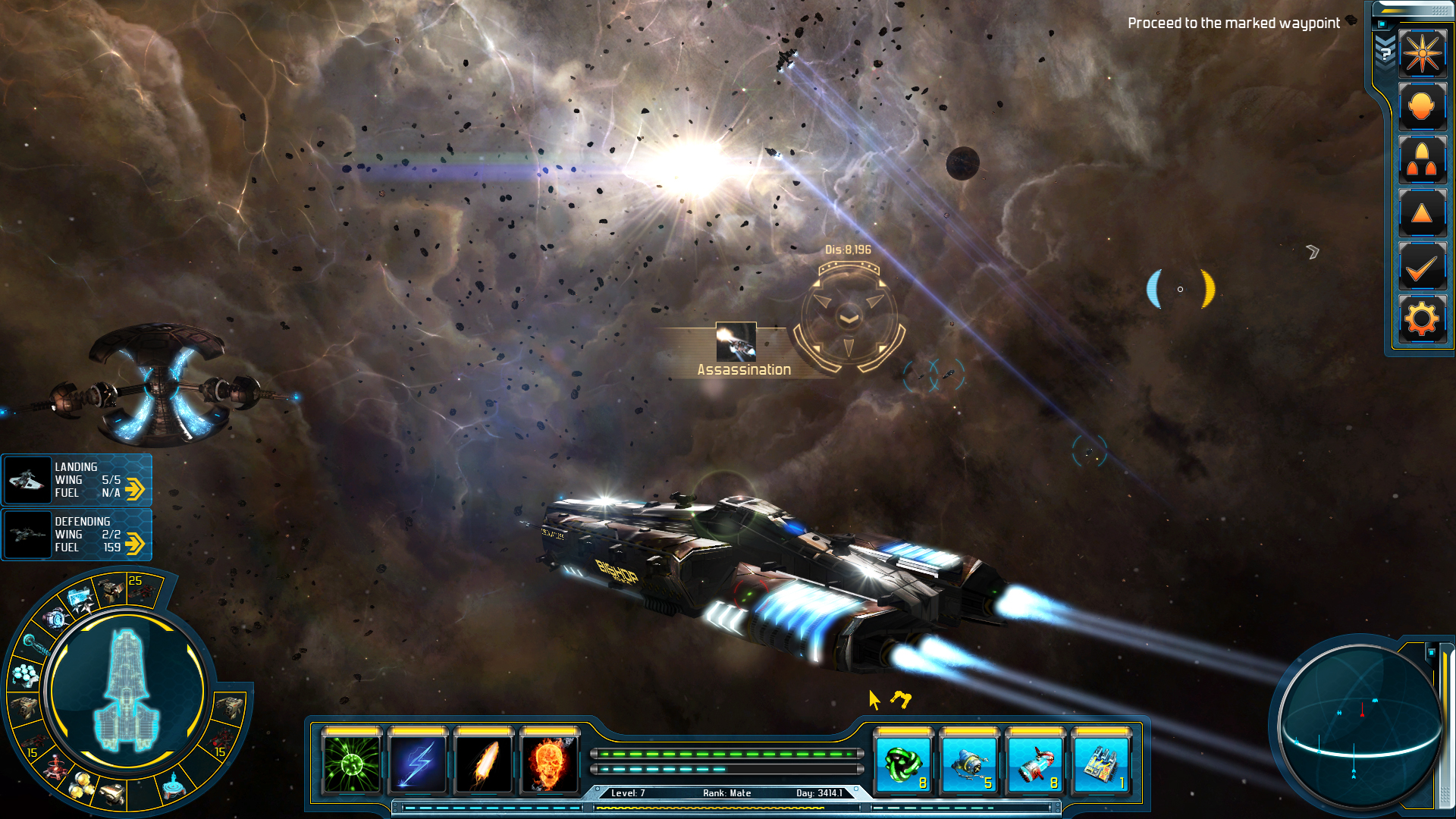The width and height of the screenshot is (1456, 819).
Task: Activate the green plasma skill slot
Action: pos(352,762)
